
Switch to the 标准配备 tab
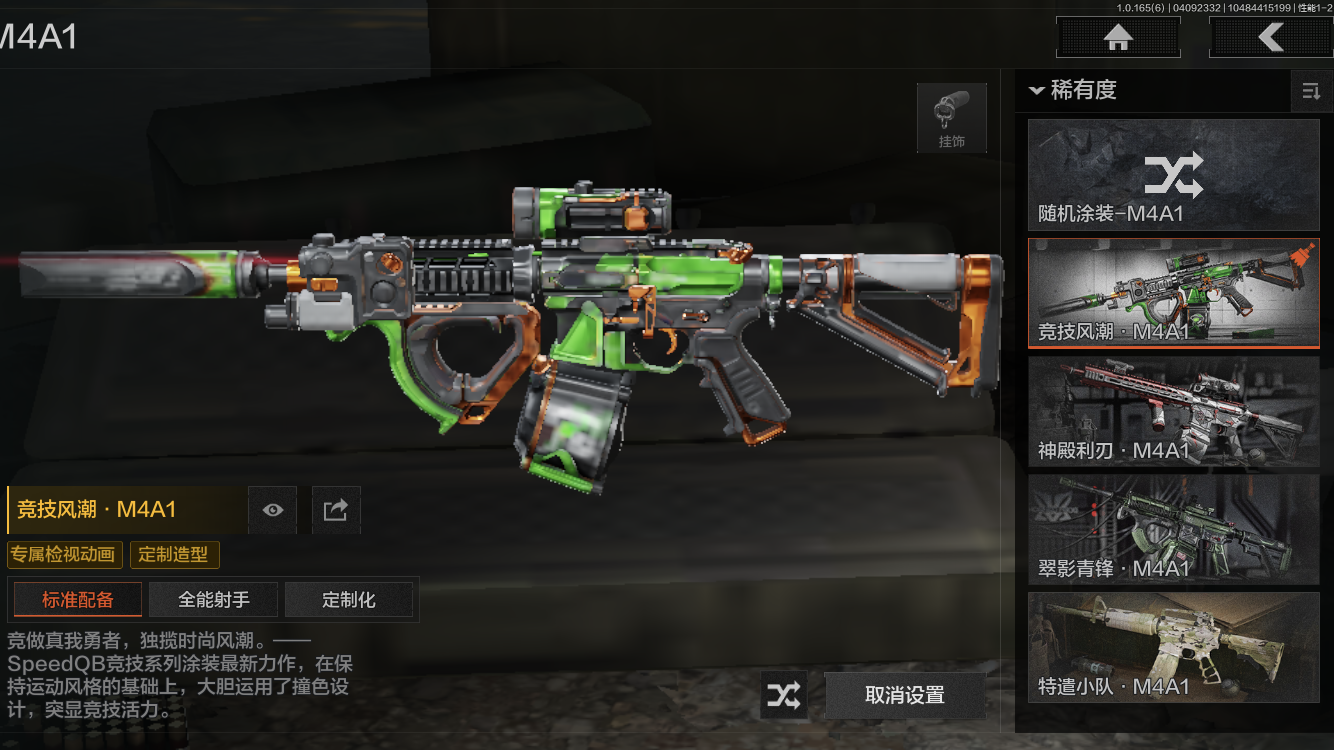[78, 600]
